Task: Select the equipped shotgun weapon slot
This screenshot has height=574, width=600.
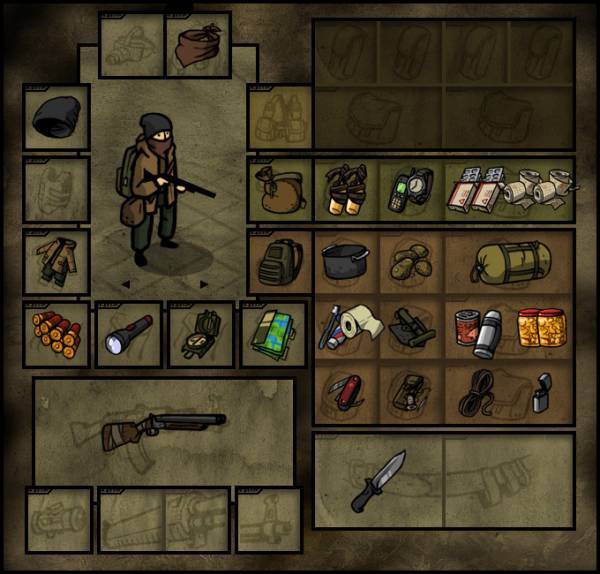Action: [163, 429]
